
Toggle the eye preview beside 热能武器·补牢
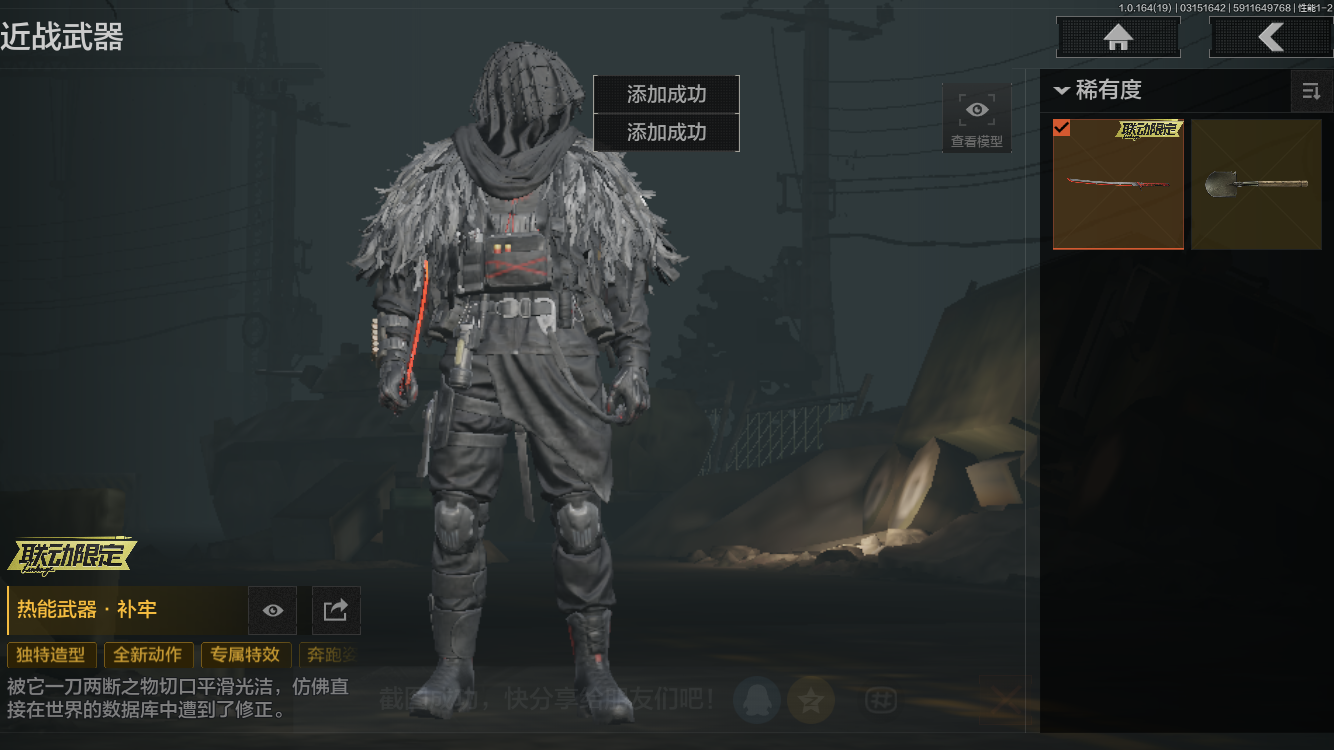pyautogui.click(x=271, y=610)
